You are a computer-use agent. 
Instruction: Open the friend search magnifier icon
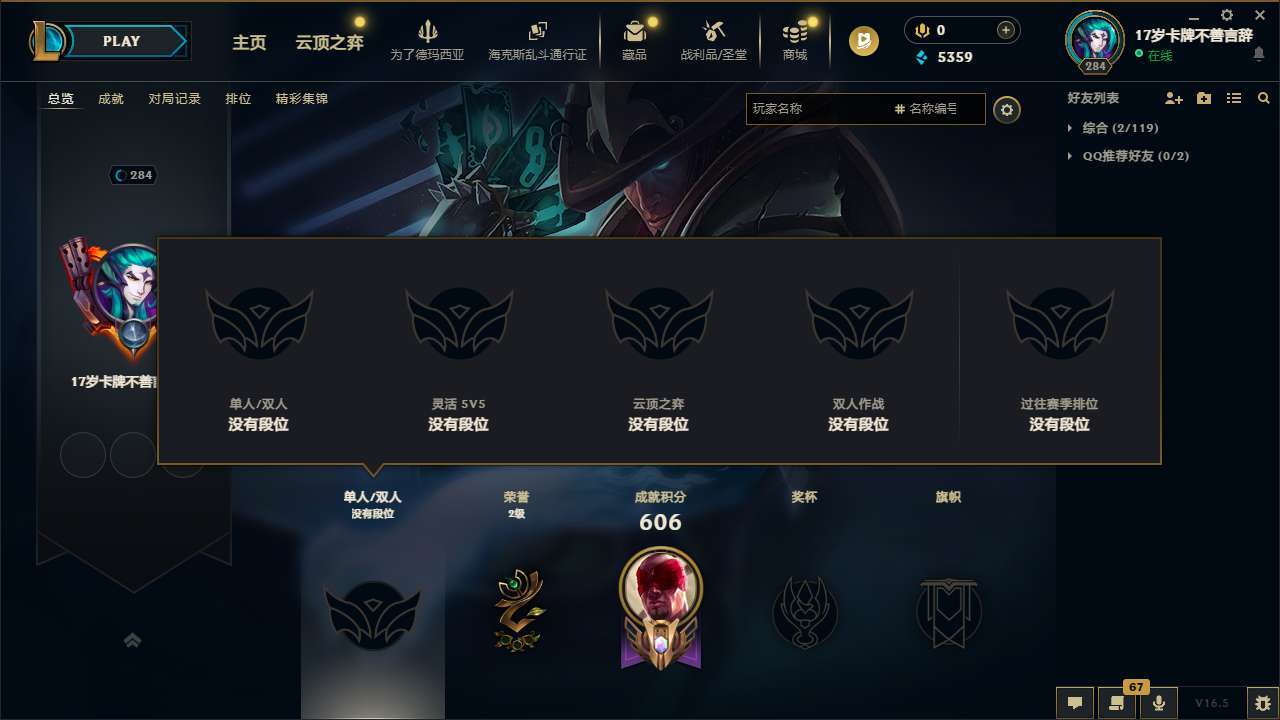pos(1263,98)
